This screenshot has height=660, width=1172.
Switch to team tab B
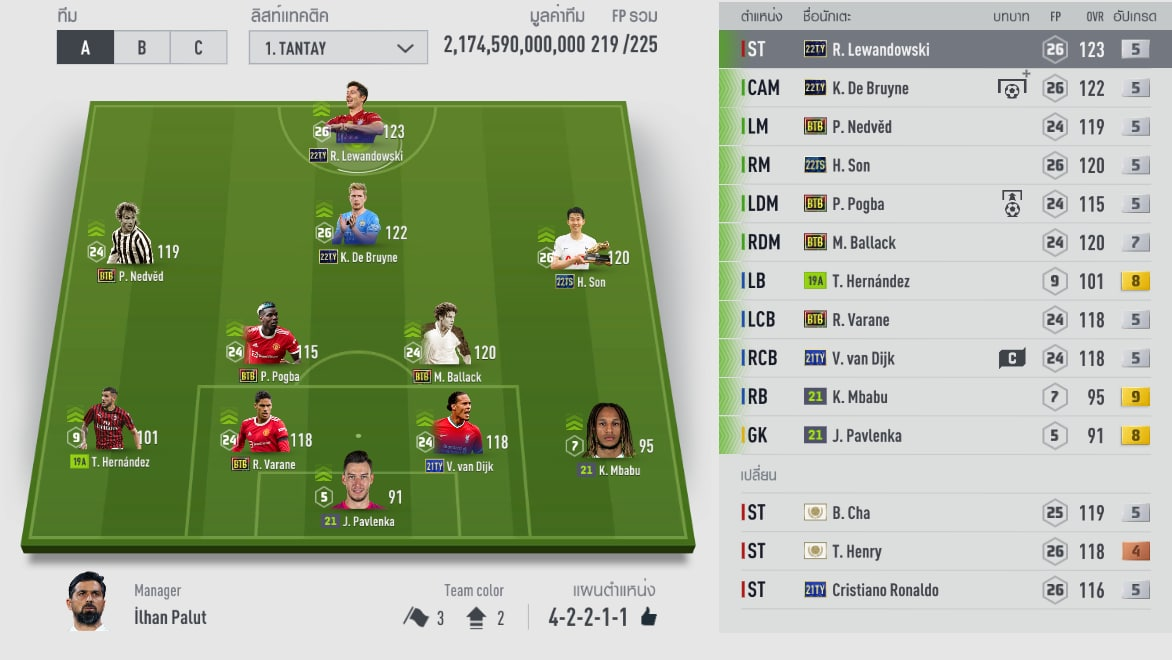click(142, 48)
